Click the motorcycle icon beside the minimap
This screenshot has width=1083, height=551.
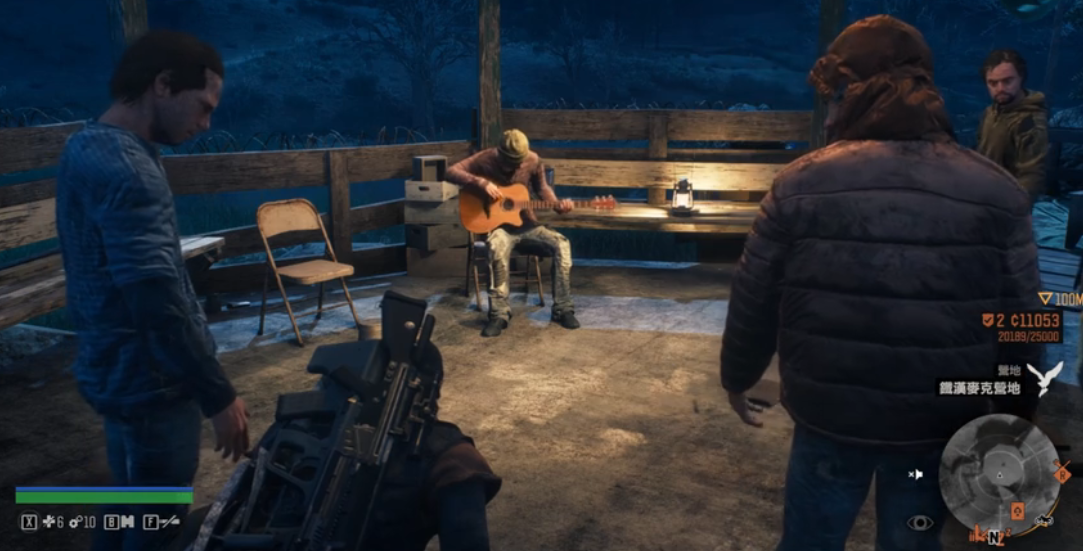tap(1045, 520)
